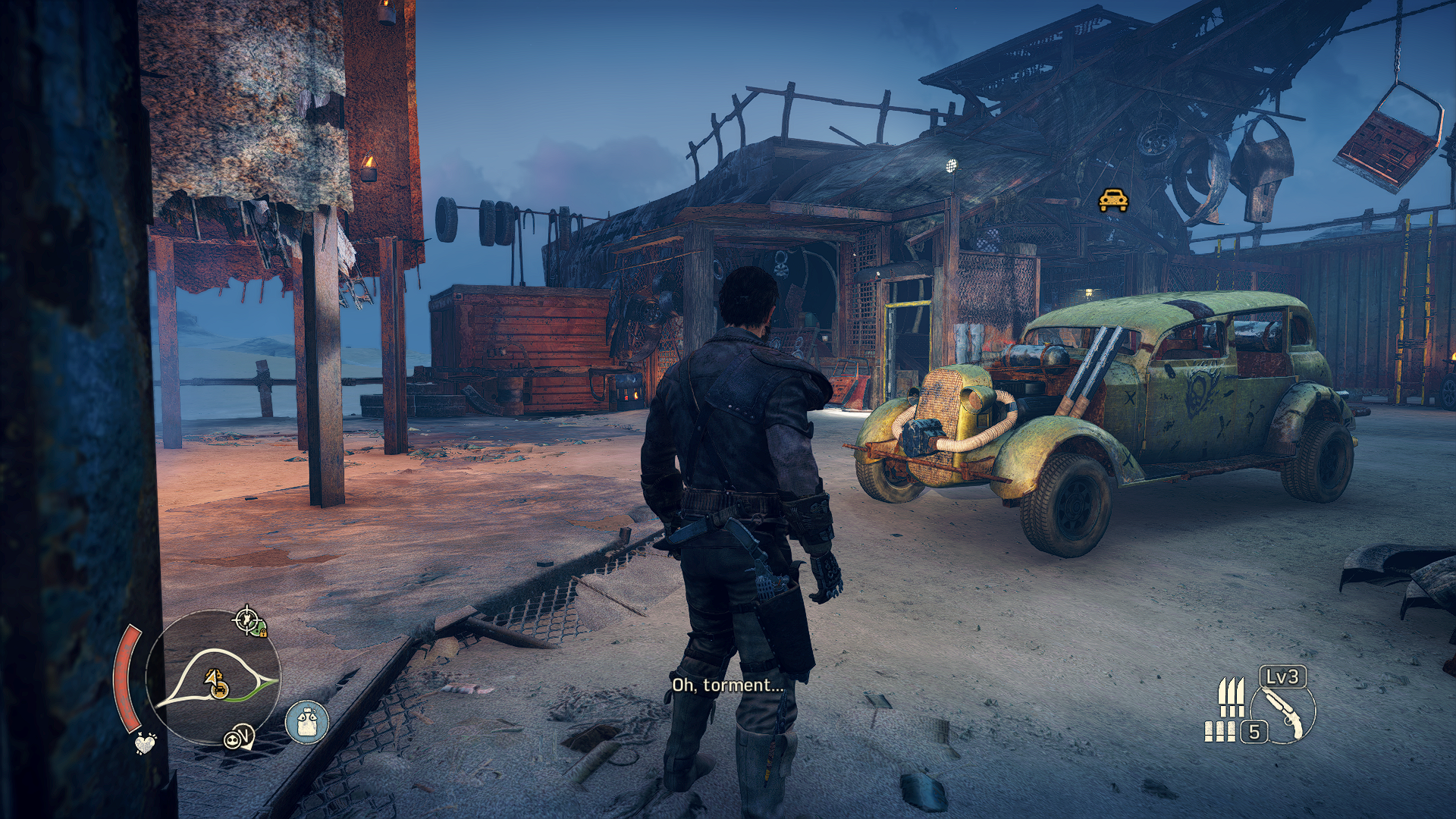Select the three shivs icon
Image resolution: width=1456 pixels, height=819 pixels.
point(1231,698)
